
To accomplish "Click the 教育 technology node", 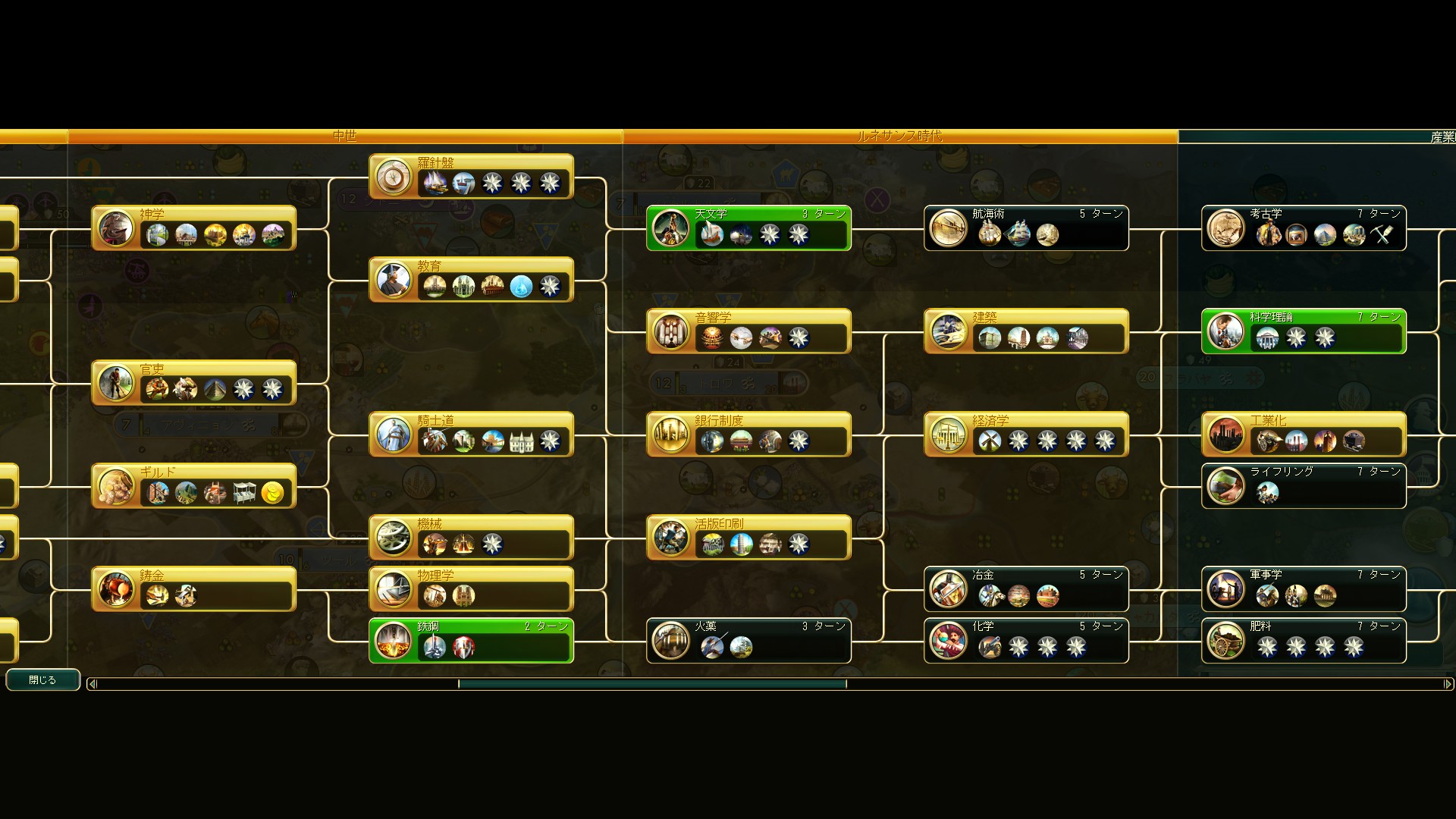I will (x=471, y=279).
